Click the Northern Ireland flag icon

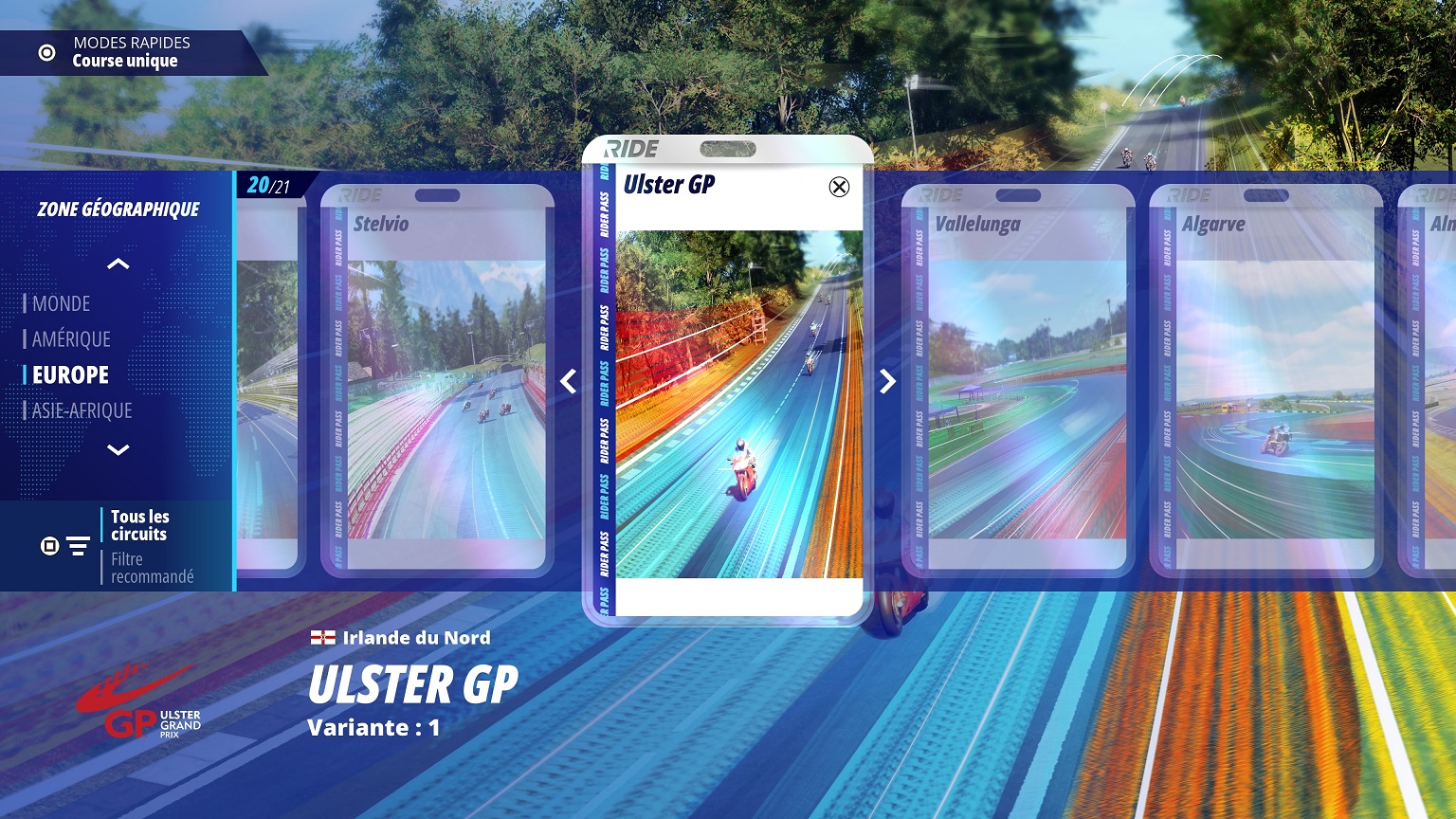(x=322, y=637)
